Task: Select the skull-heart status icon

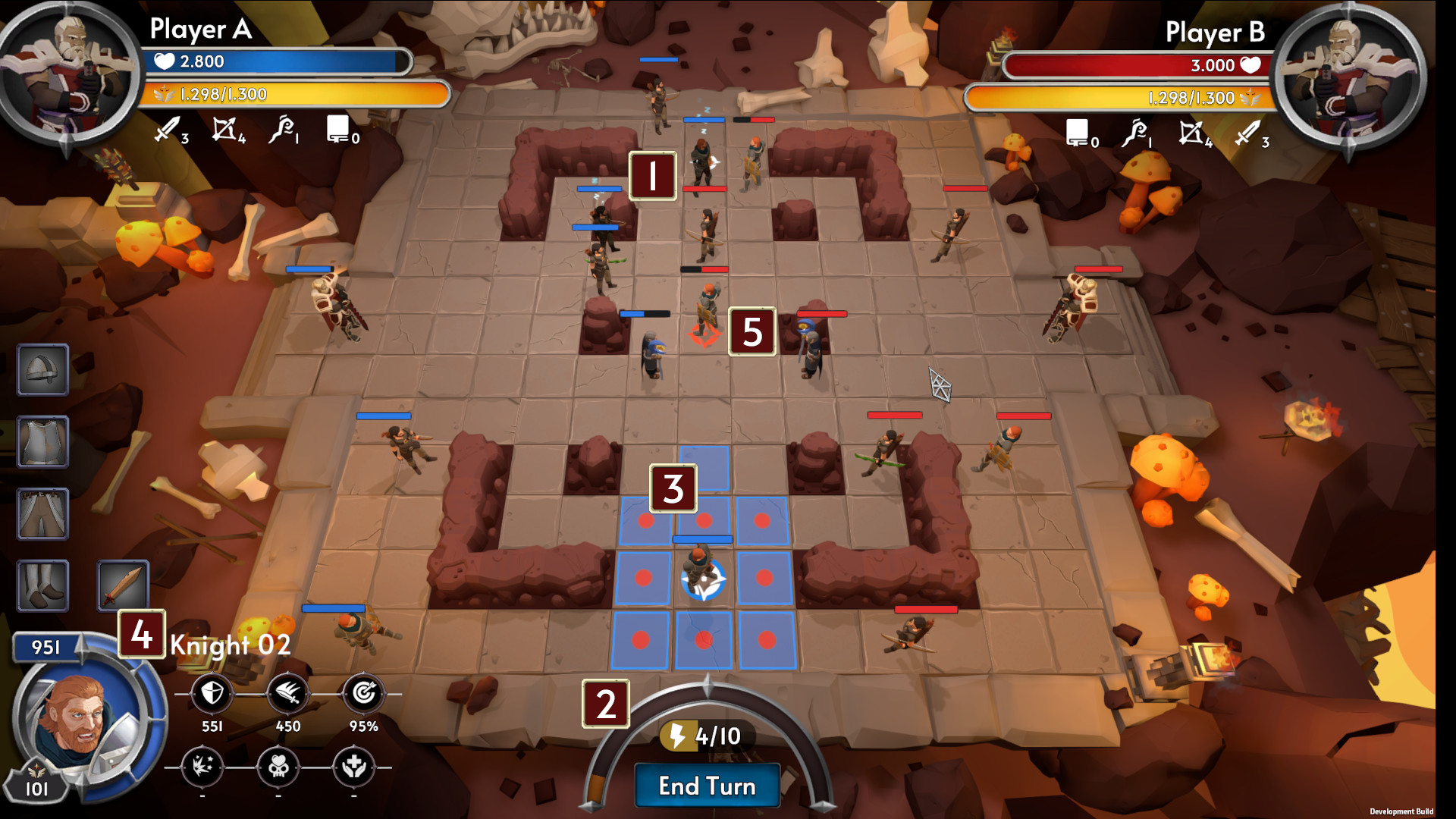Action: [278, 767]
